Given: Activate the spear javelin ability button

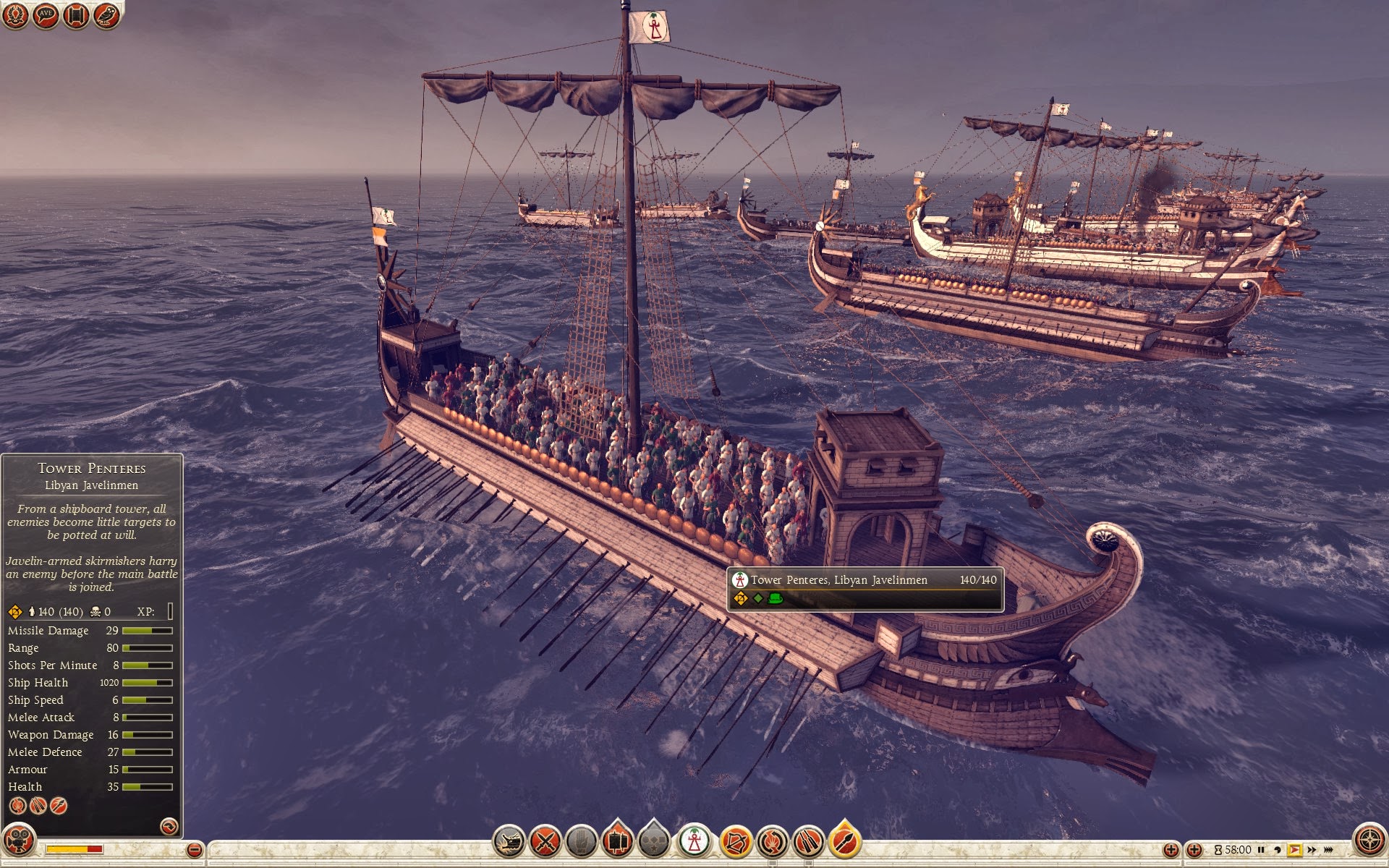Looking at the screenshot, I should (x=844, y=841).
